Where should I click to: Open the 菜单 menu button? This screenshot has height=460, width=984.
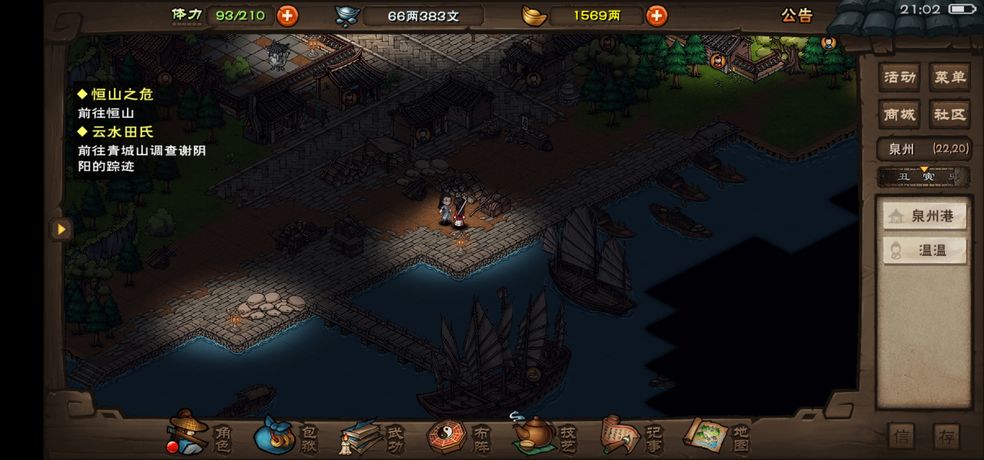click(949, 78)
